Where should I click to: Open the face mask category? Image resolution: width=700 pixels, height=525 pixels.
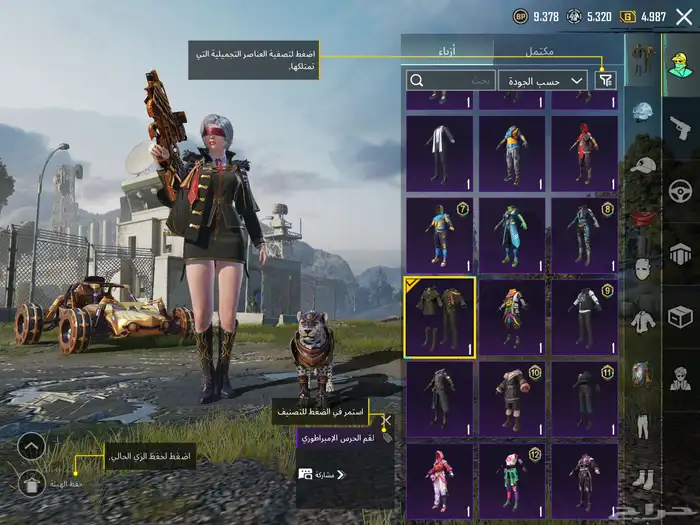[x=643, y=269]
